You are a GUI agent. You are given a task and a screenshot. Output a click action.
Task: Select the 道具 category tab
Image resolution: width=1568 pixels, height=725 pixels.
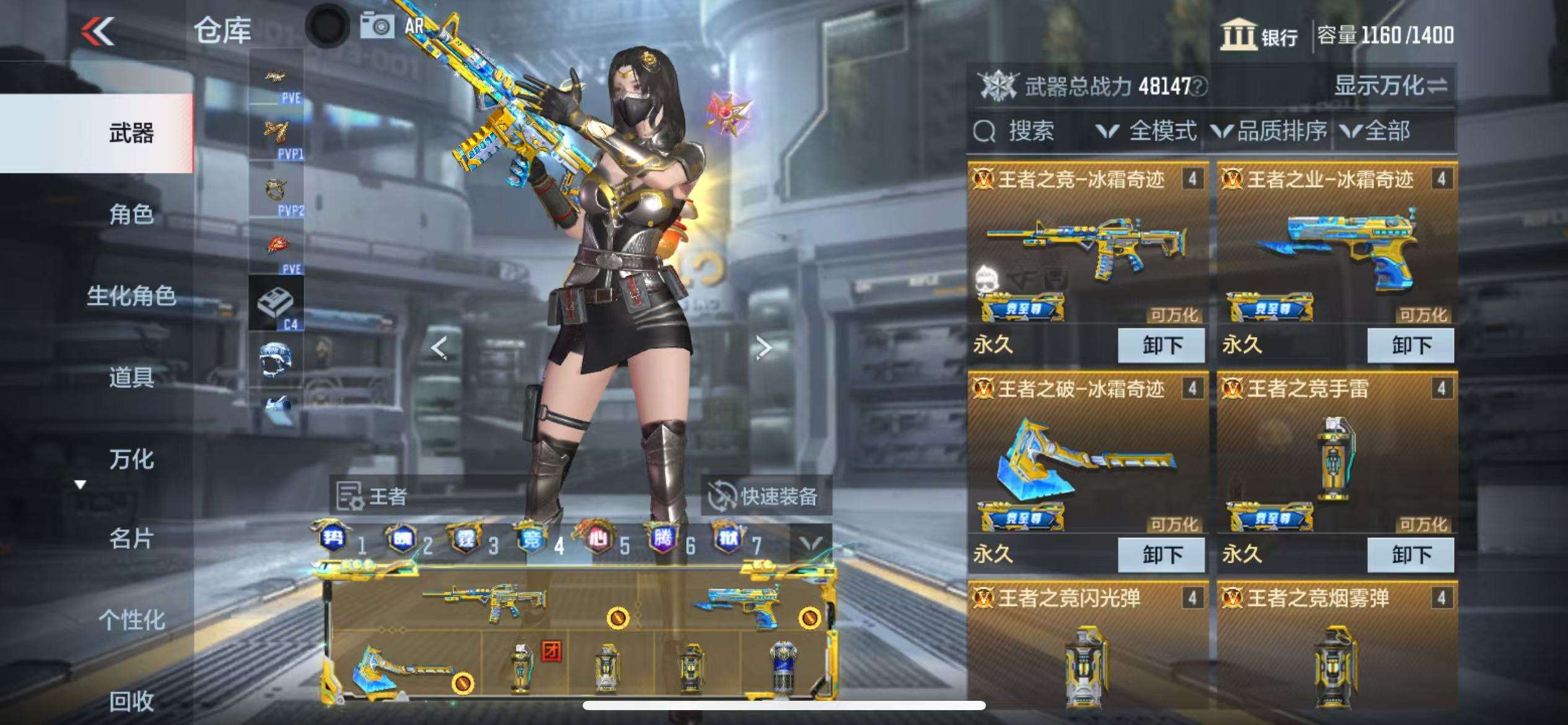pos(131,377)
